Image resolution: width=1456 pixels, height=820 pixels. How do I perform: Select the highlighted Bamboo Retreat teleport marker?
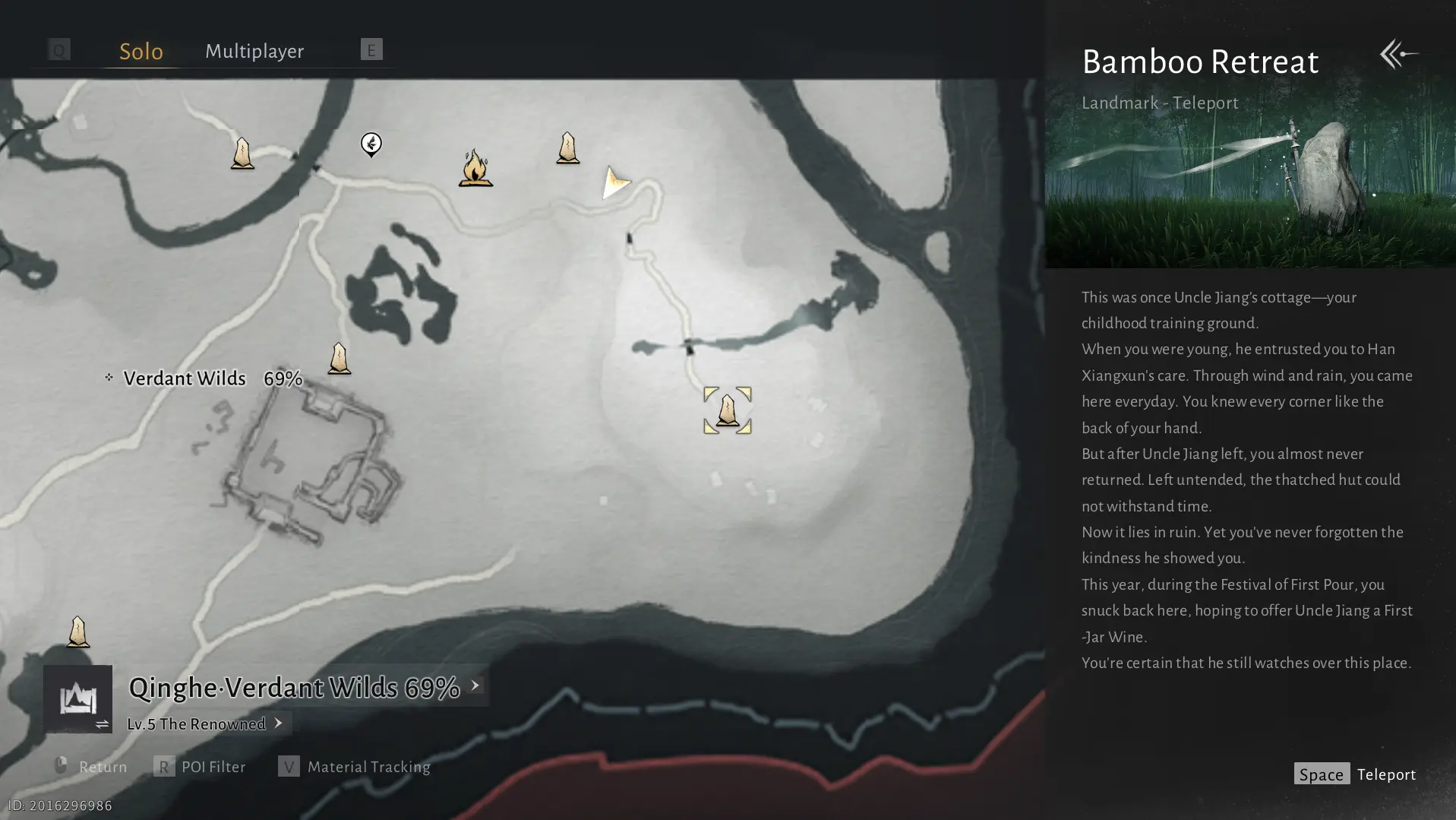tap(727, 410)
